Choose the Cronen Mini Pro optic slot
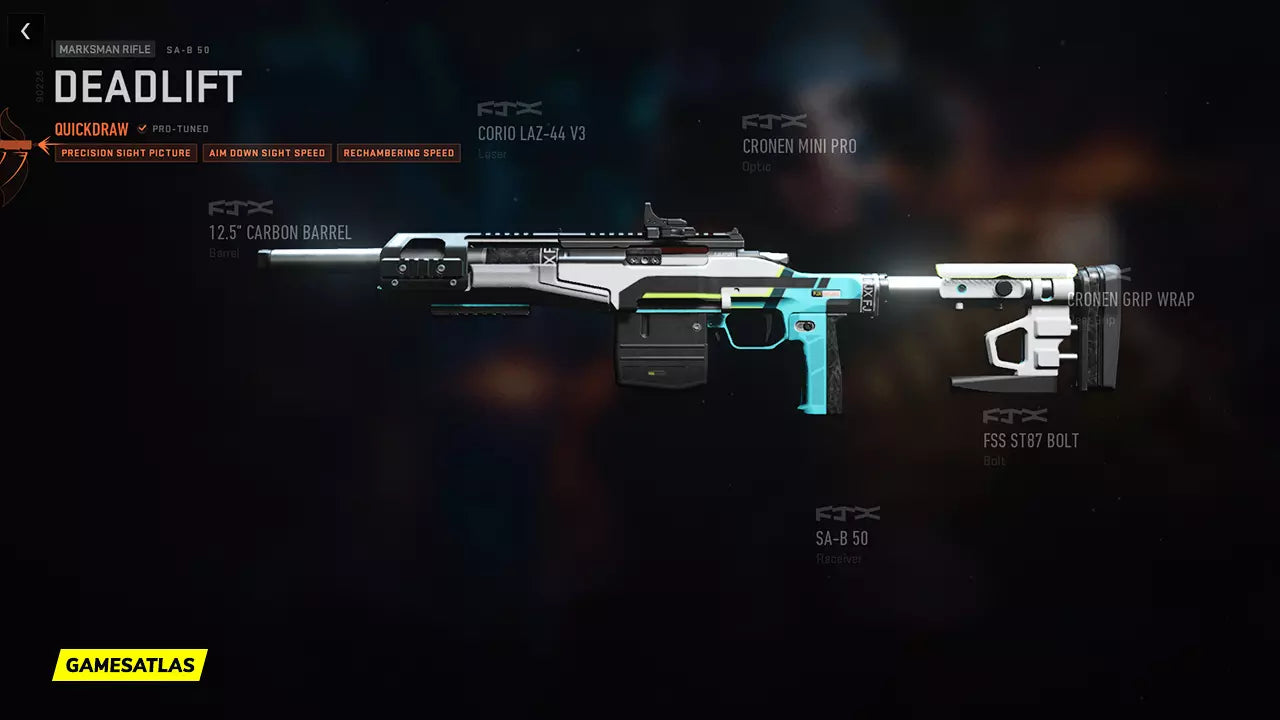1280x720 pixels. coord(799,146)
